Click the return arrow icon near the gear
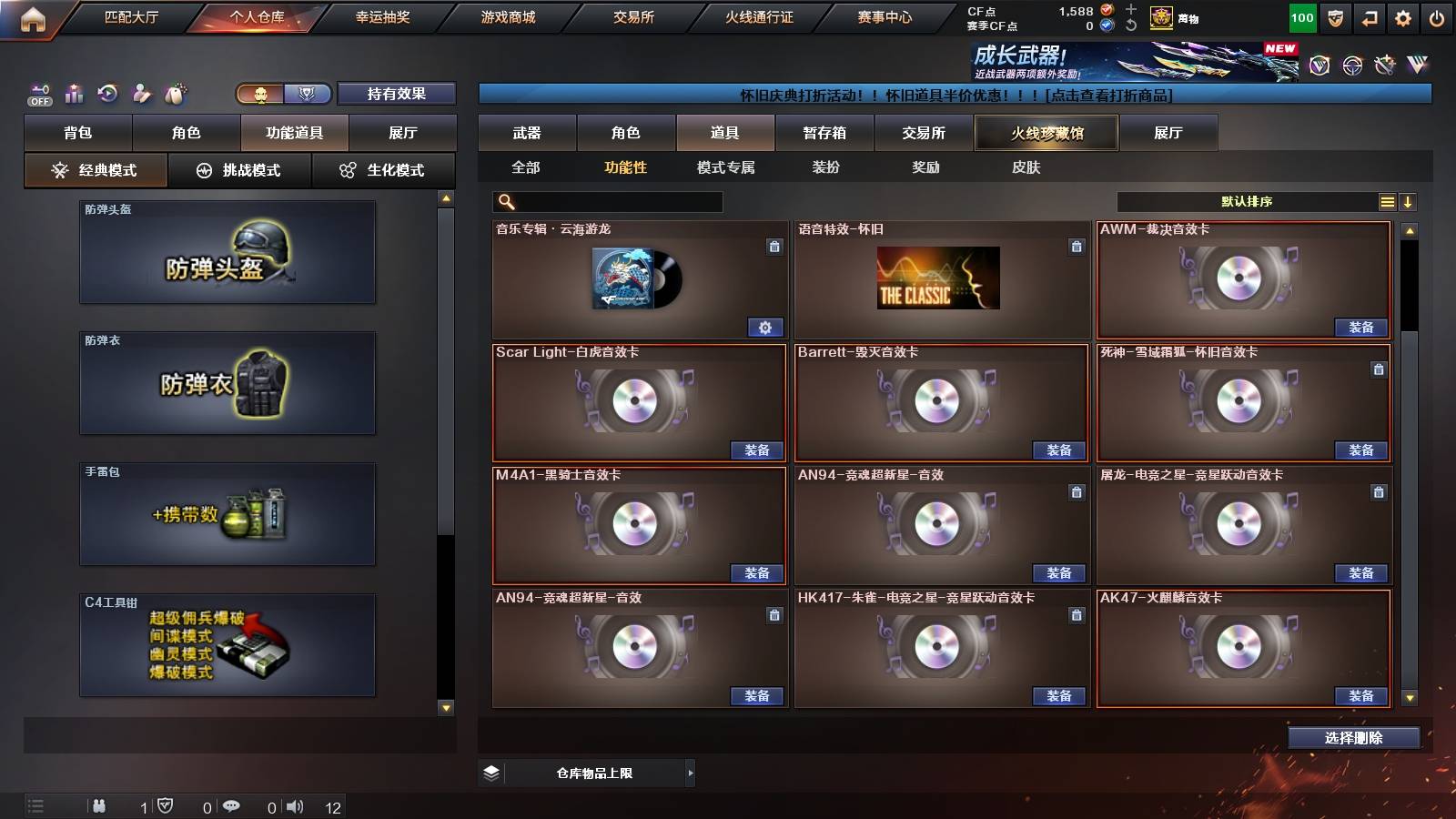This screenshot has height=819, width=1456. (x=1369, y=16)
